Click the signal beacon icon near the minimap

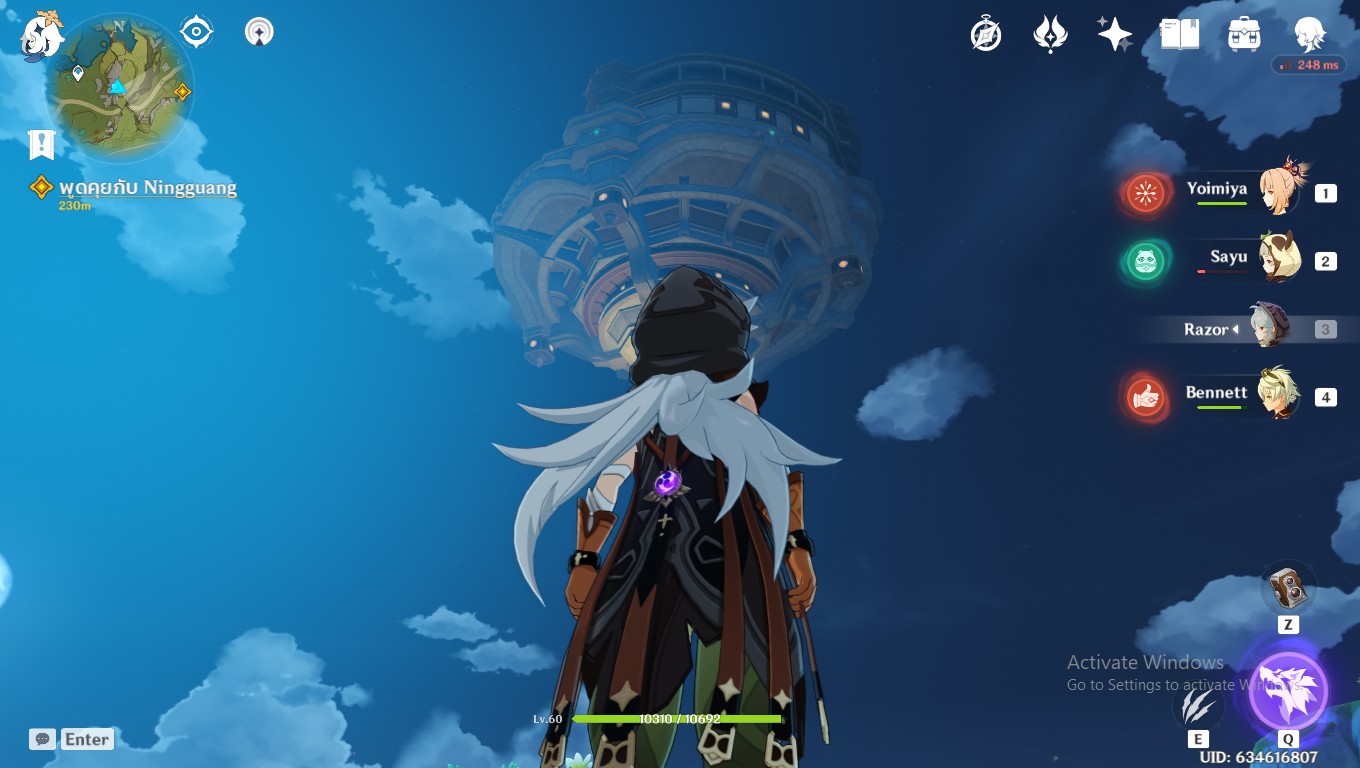coord(259,32)
